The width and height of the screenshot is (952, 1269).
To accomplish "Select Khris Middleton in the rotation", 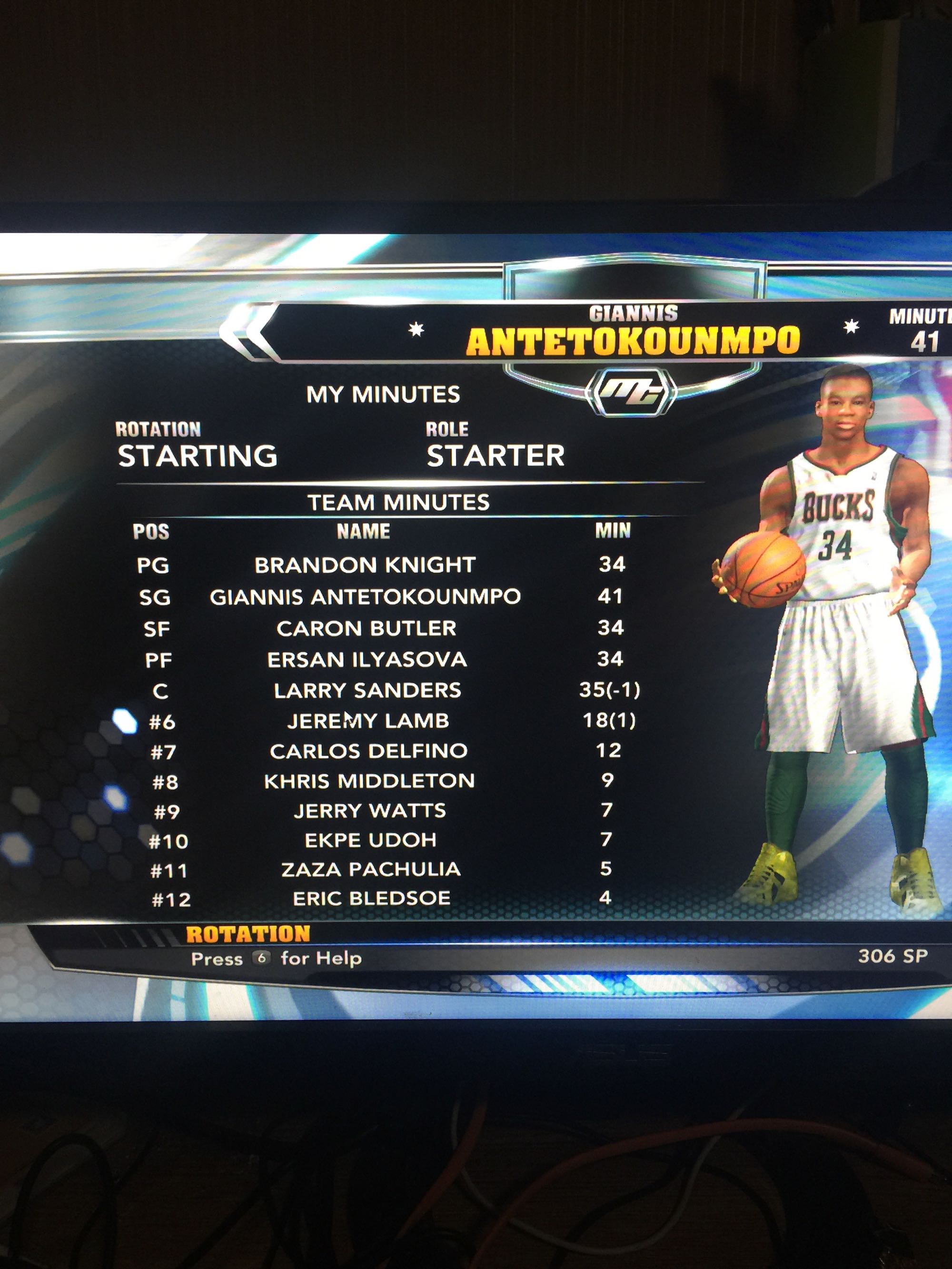I will 369,781.
